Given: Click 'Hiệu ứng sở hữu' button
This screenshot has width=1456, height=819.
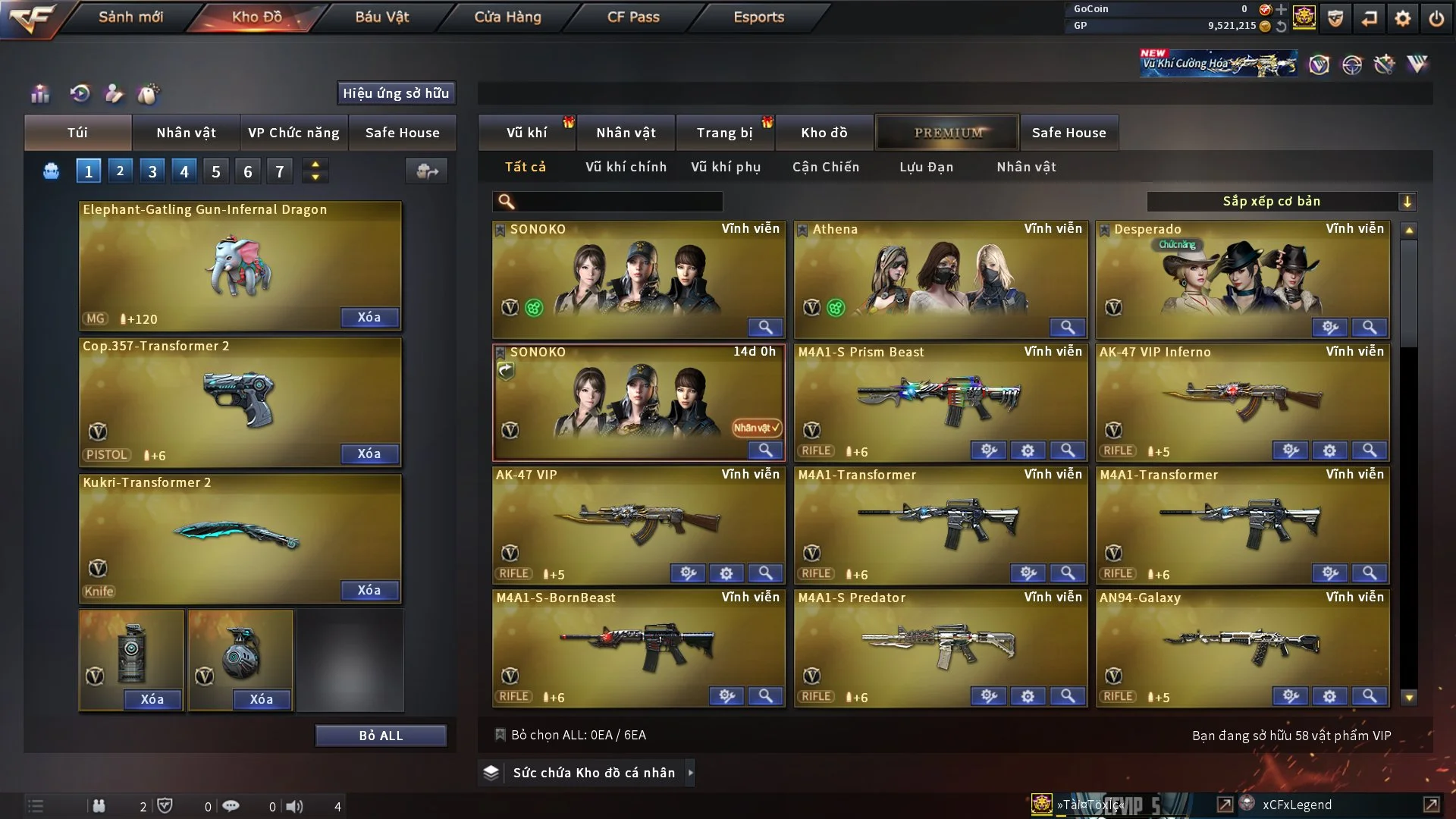Looking at the screenshot, I should coord(396,93).
